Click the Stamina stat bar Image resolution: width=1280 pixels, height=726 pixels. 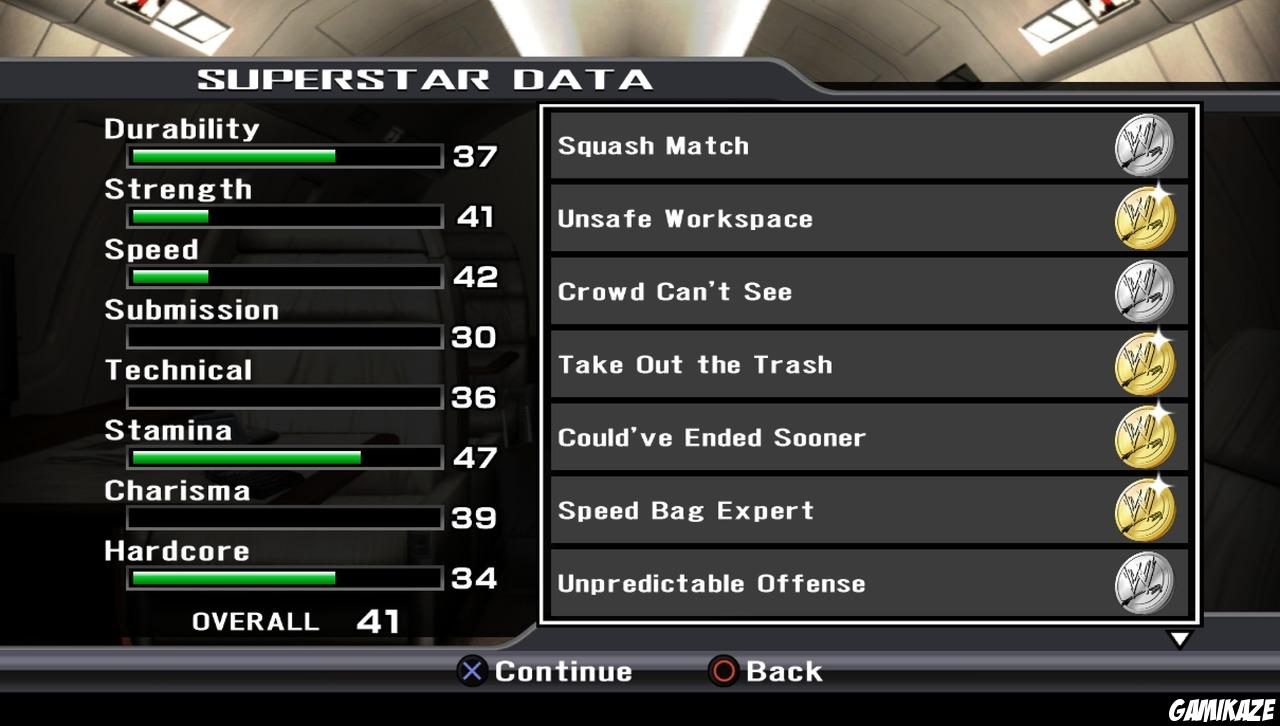pos(283,458)
